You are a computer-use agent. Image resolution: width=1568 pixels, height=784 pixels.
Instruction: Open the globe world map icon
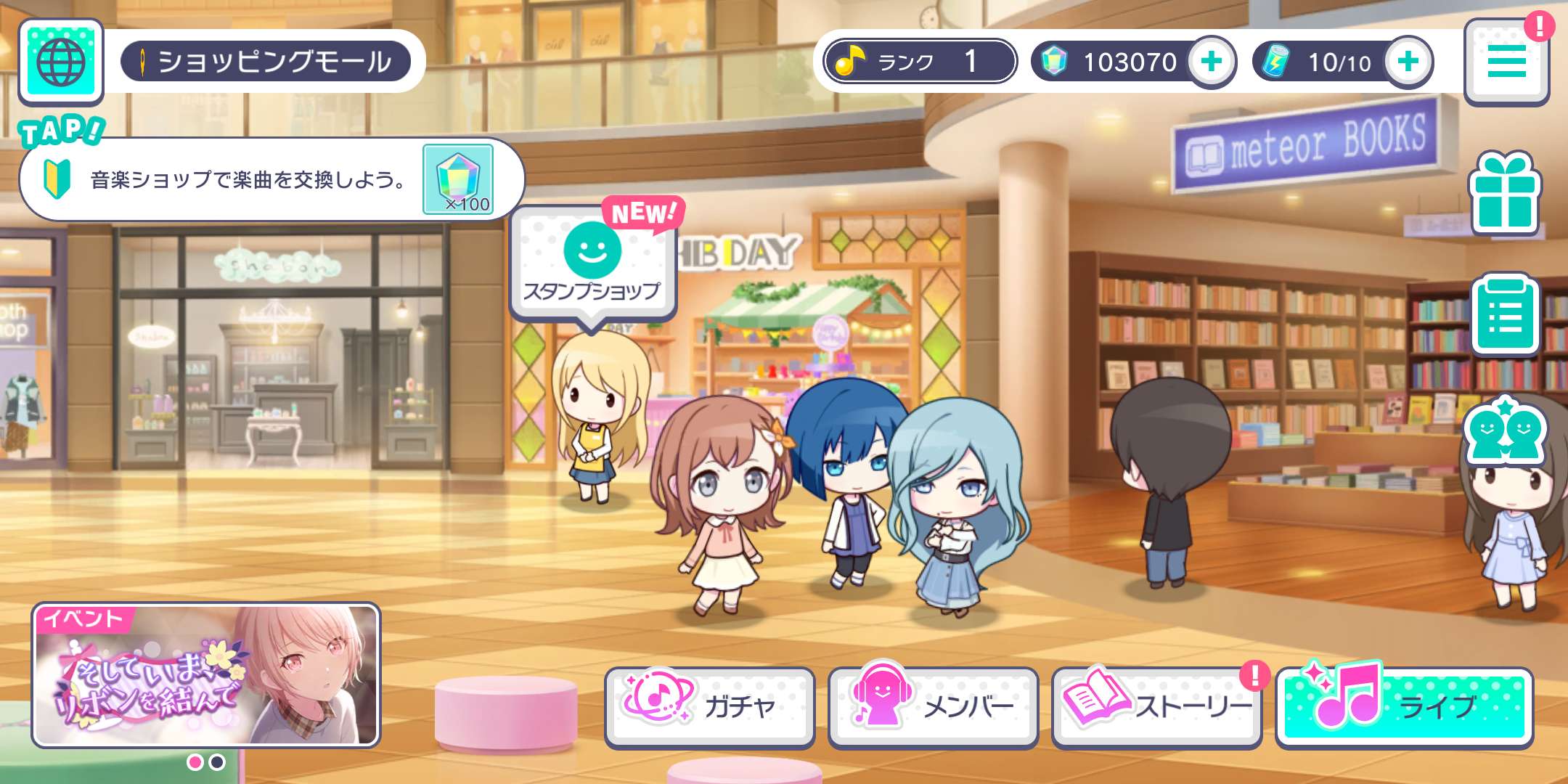point(61,62)
